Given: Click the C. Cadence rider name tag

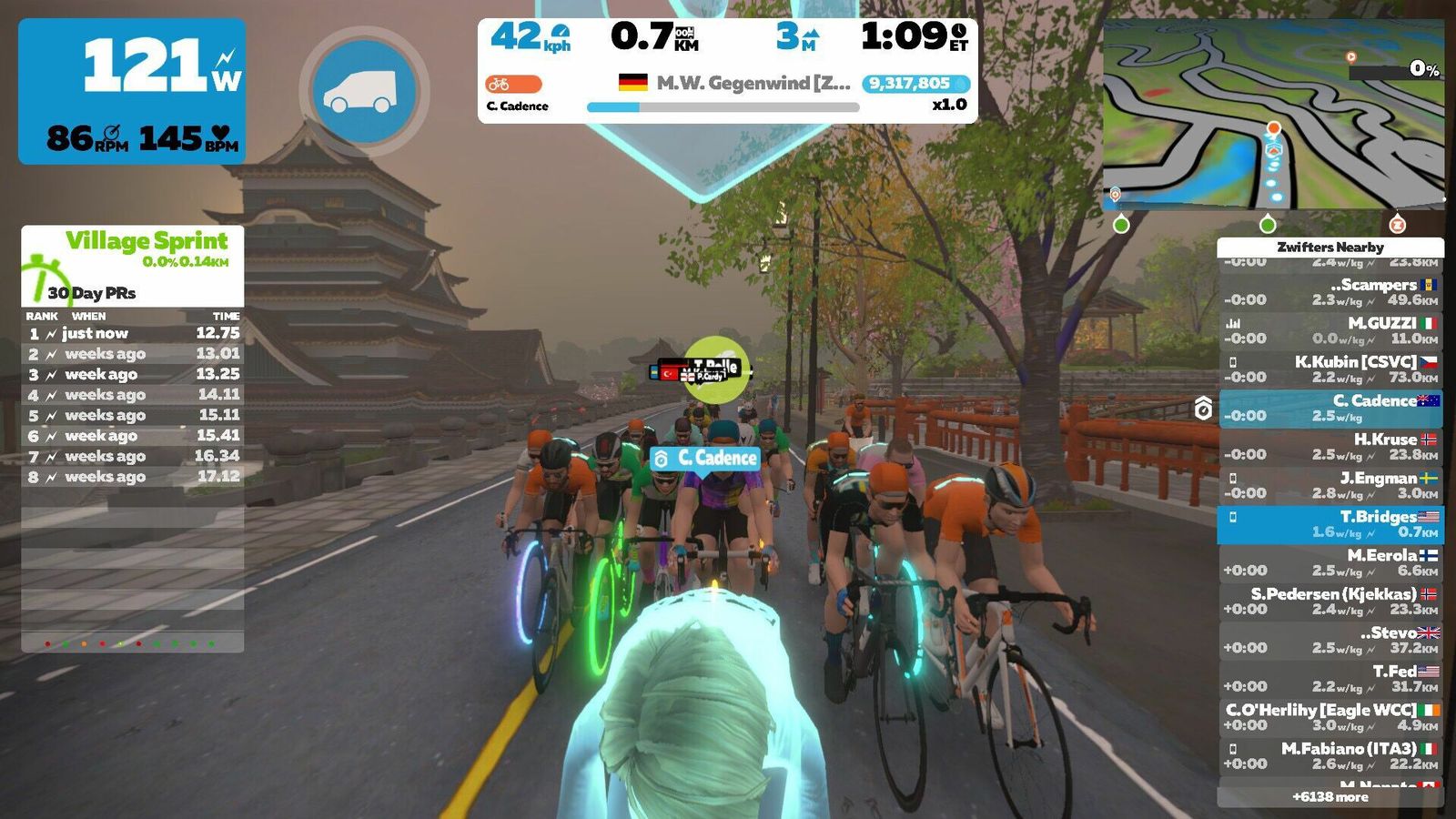Looking at the screenshot, I should (706, 458).
